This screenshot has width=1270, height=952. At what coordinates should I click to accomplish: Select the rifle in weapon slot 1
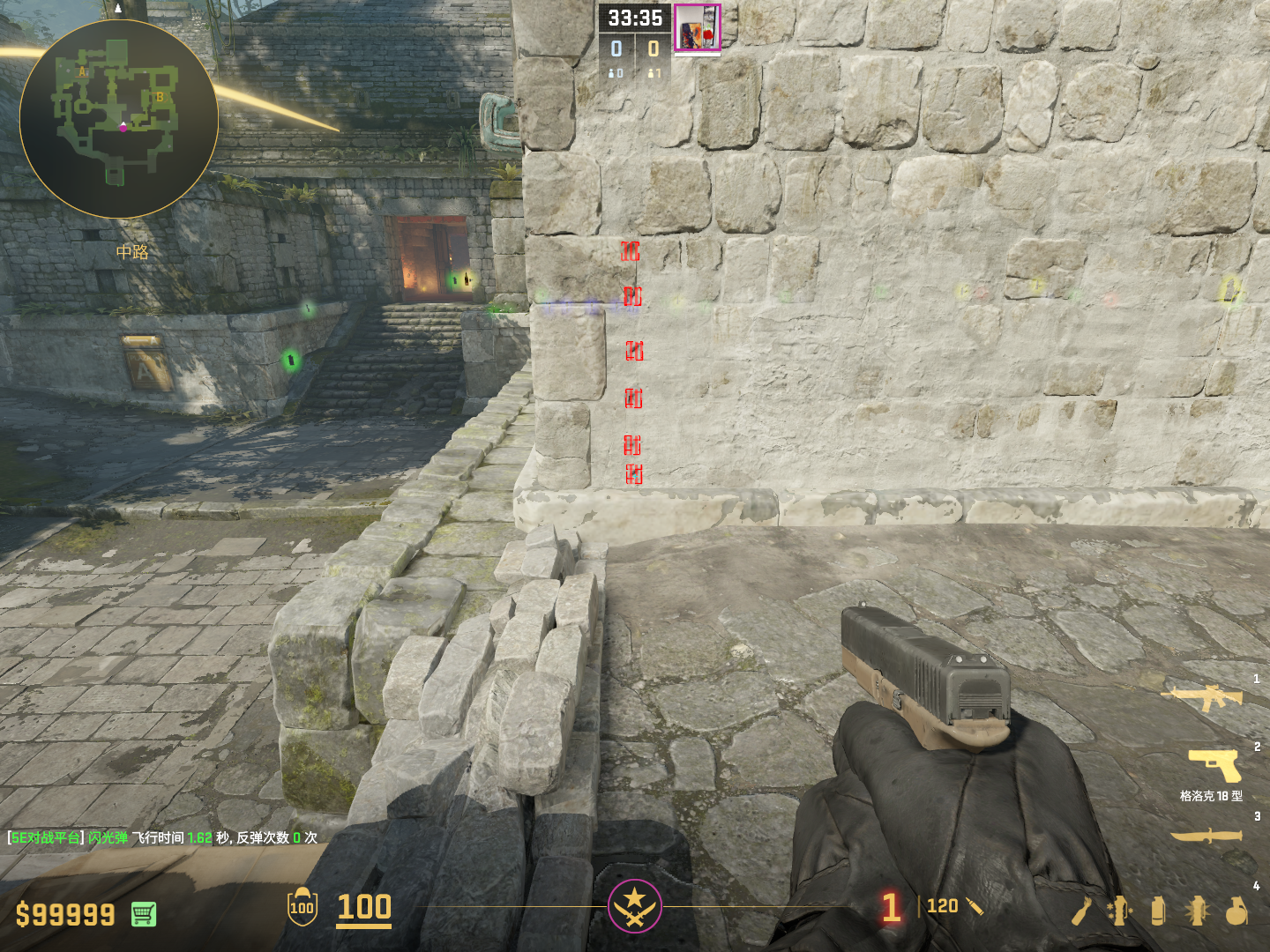(1203, 697)
